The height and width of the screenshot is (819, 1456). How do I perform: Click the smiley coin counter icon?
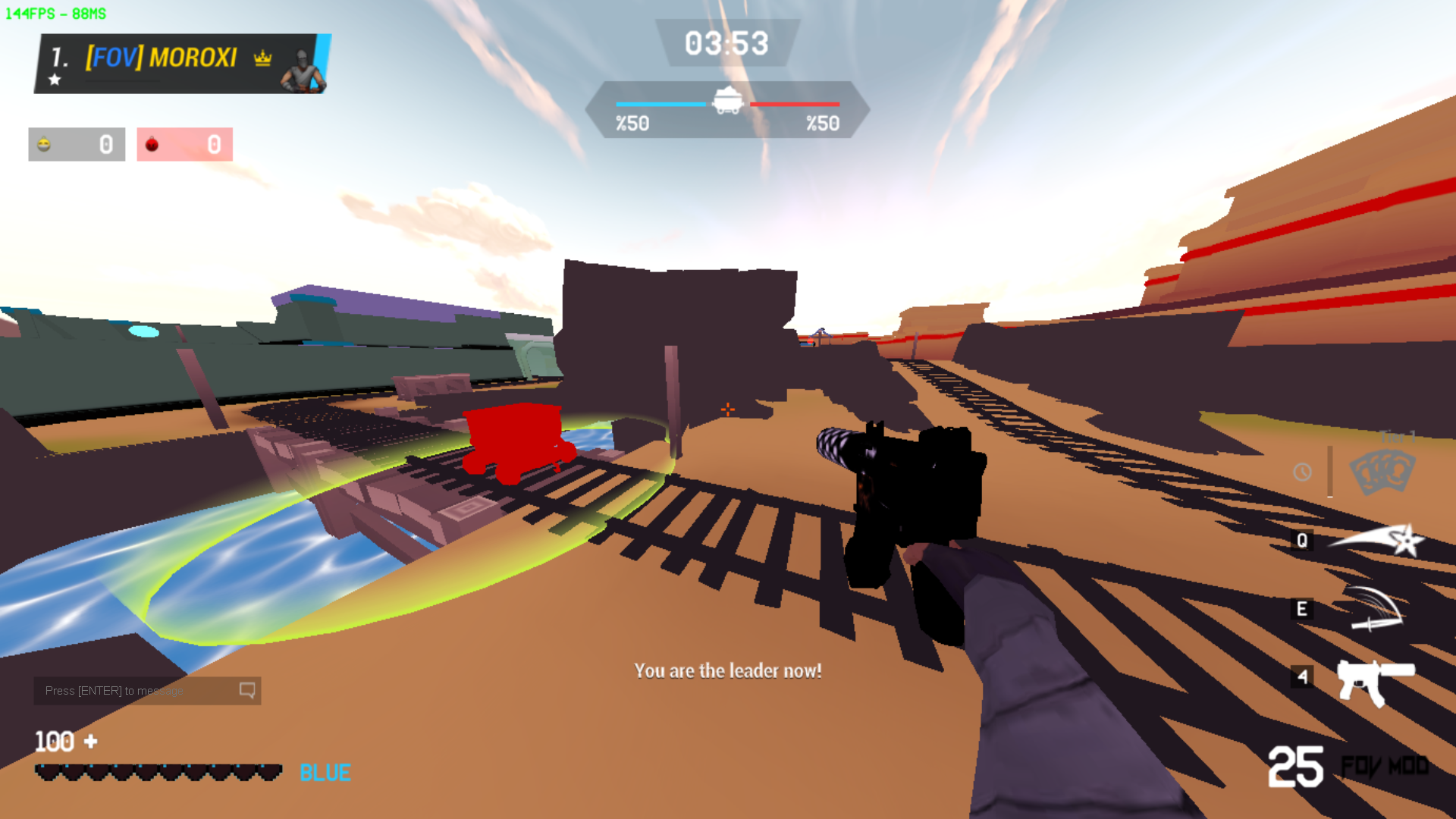(x=44, y=144)
